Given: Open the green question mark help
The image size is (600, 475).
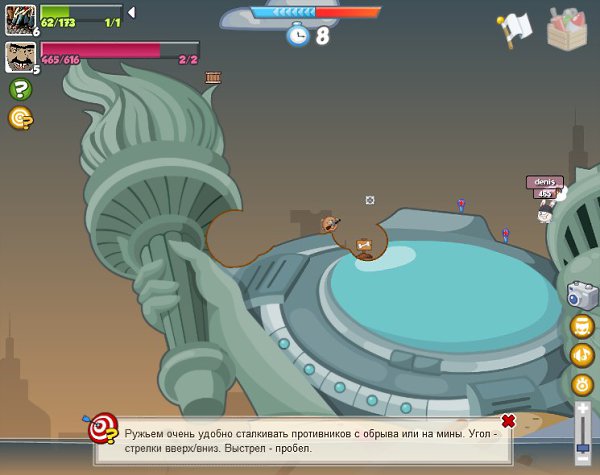Looking at the screenshot, I should click(x=20, y=89).
